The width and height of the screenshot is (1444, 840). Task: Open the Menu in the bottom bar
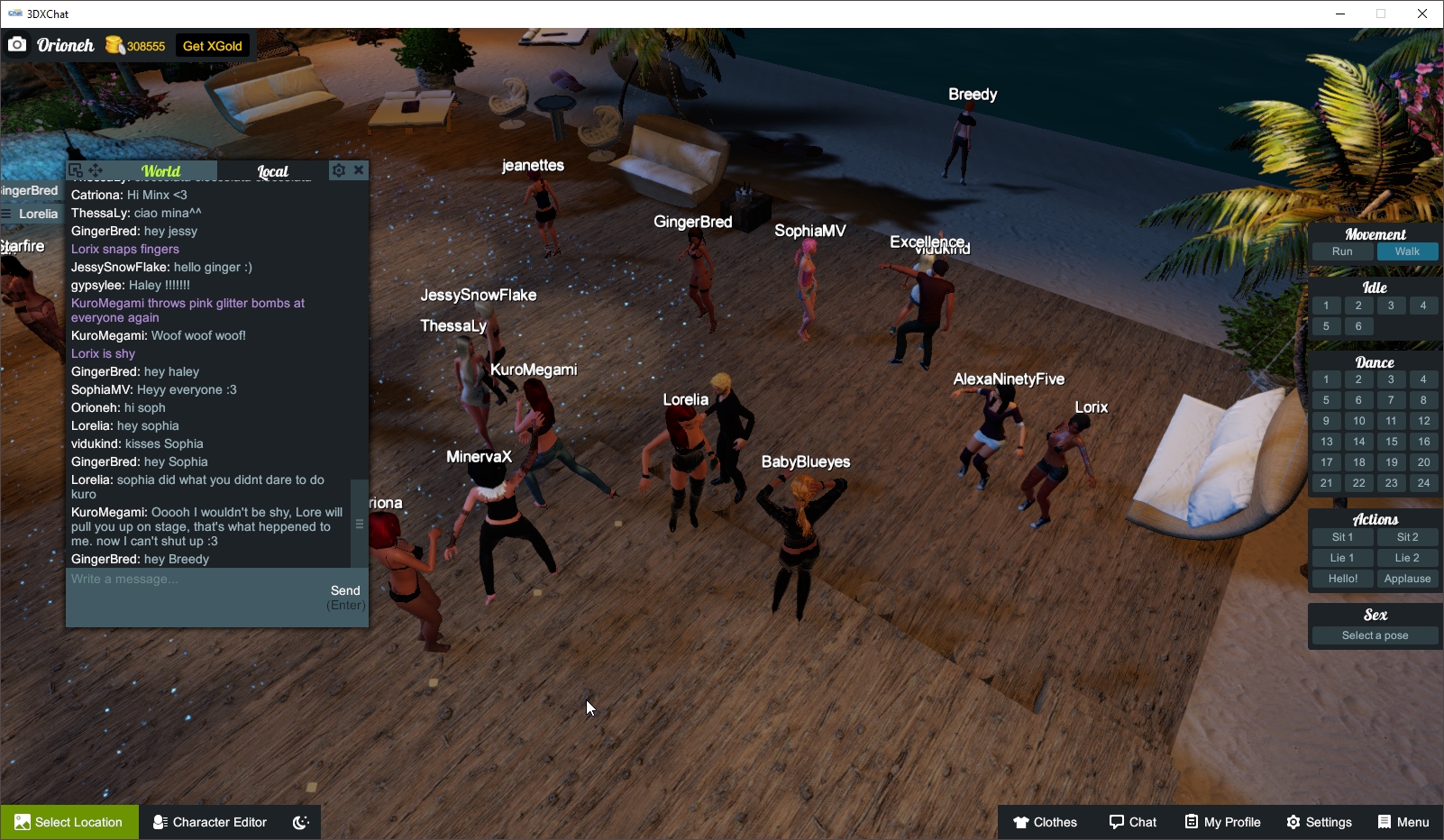click(x=1403, y=821)
